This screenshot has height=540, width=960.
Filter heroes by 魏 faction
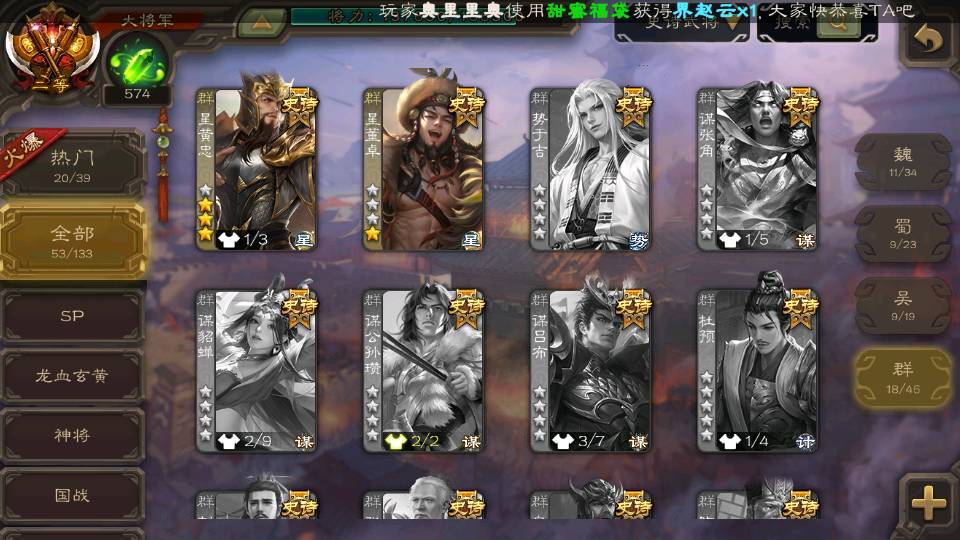click(902, 162)
